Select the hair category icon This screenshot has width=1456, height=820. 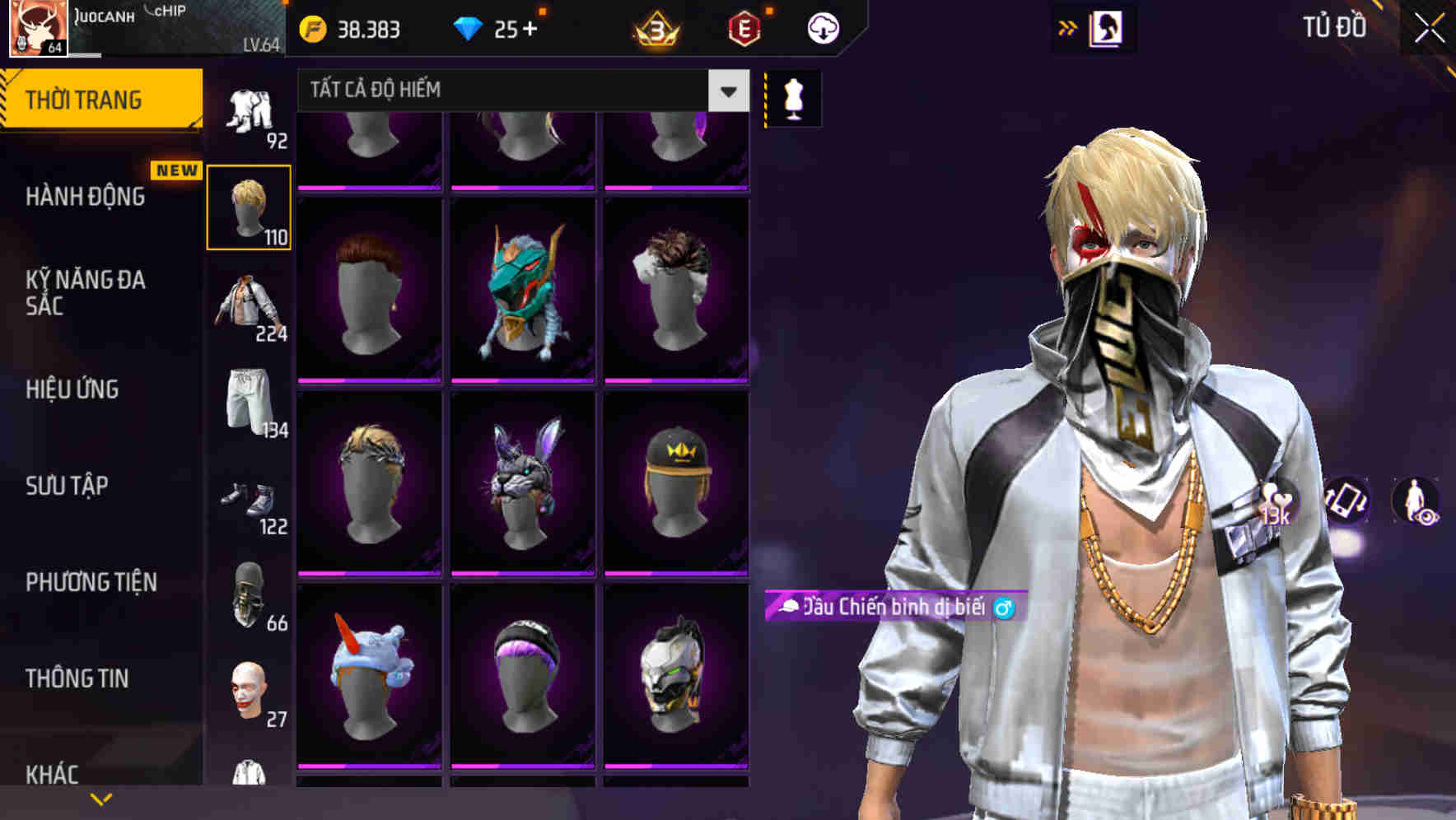click(250, 206)
